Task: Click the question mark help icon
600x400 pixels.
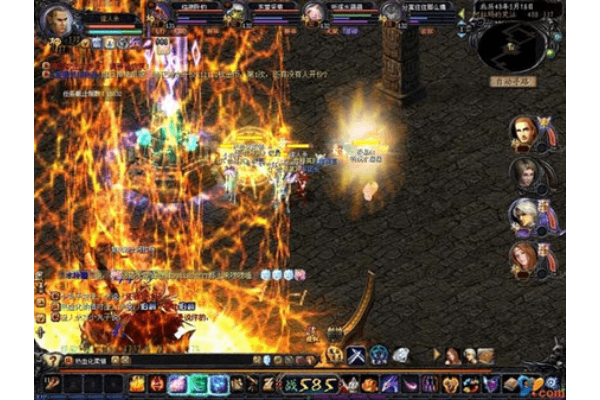Action: click(52, 360)
